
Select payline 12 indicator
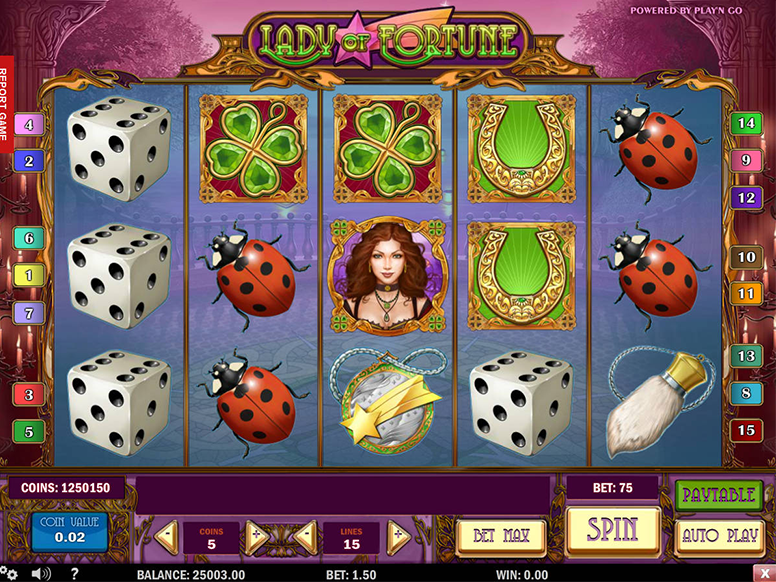(745, 197)
